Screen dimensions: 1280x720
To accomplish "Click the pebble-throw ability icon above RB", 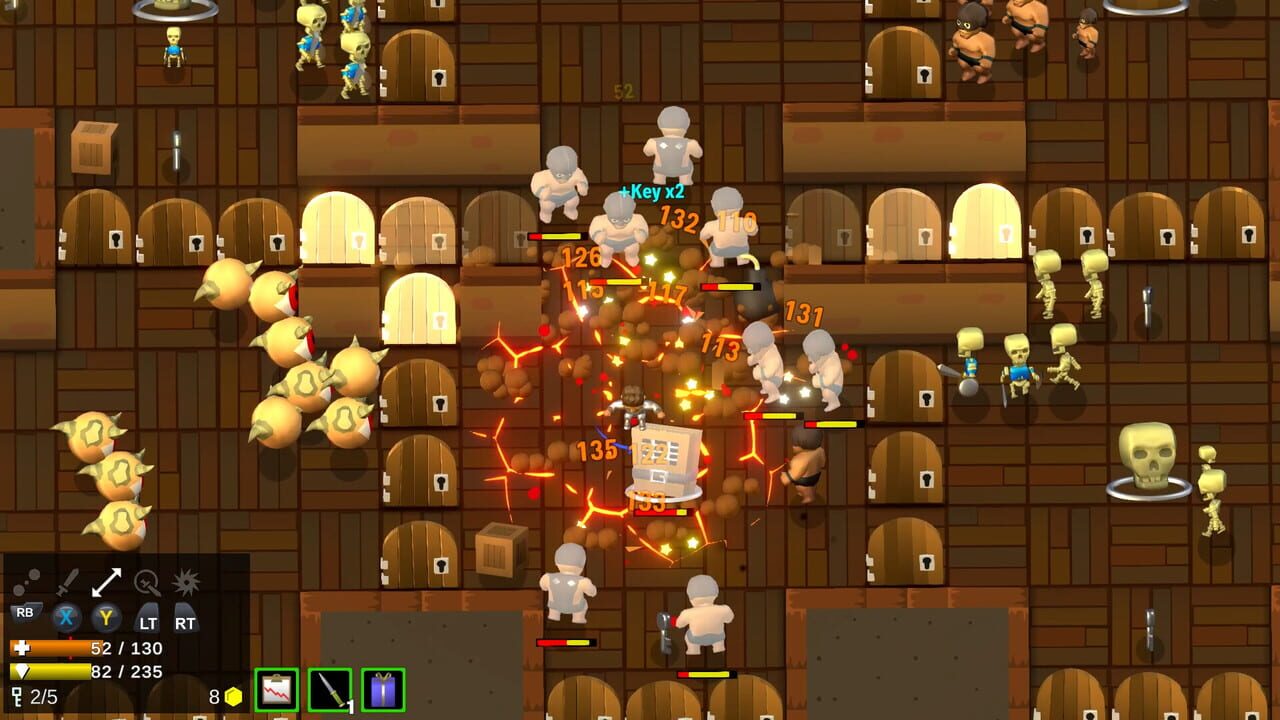I will (27, 580).
